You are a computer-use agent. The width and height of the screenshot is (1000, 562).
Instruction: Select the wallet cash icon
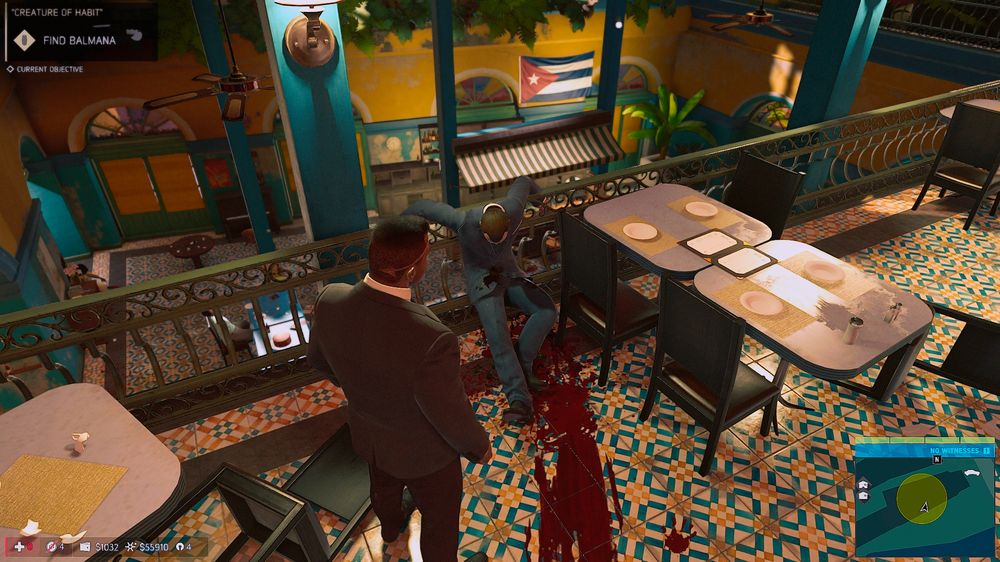pos(85,547)
